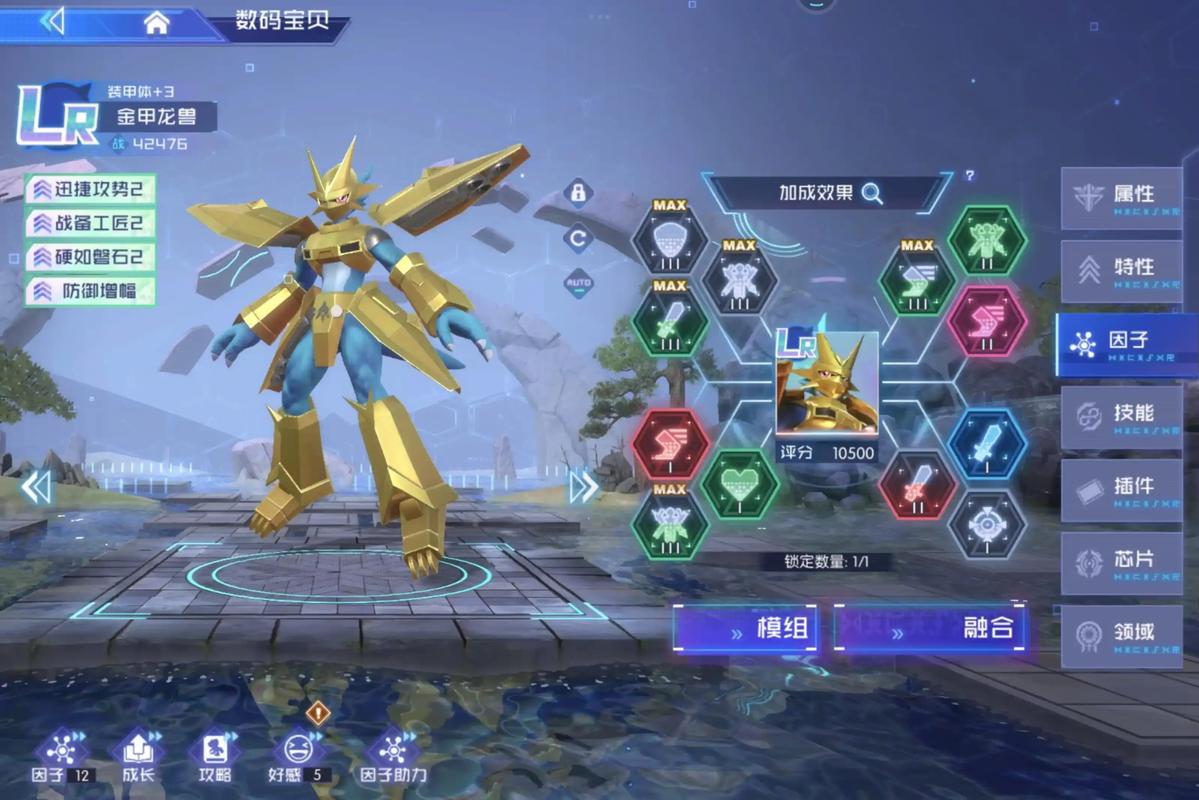Viewport: 1199px width, 800px height.
Task: Switch to the 属性 tab
Action: coord(1121,197)
